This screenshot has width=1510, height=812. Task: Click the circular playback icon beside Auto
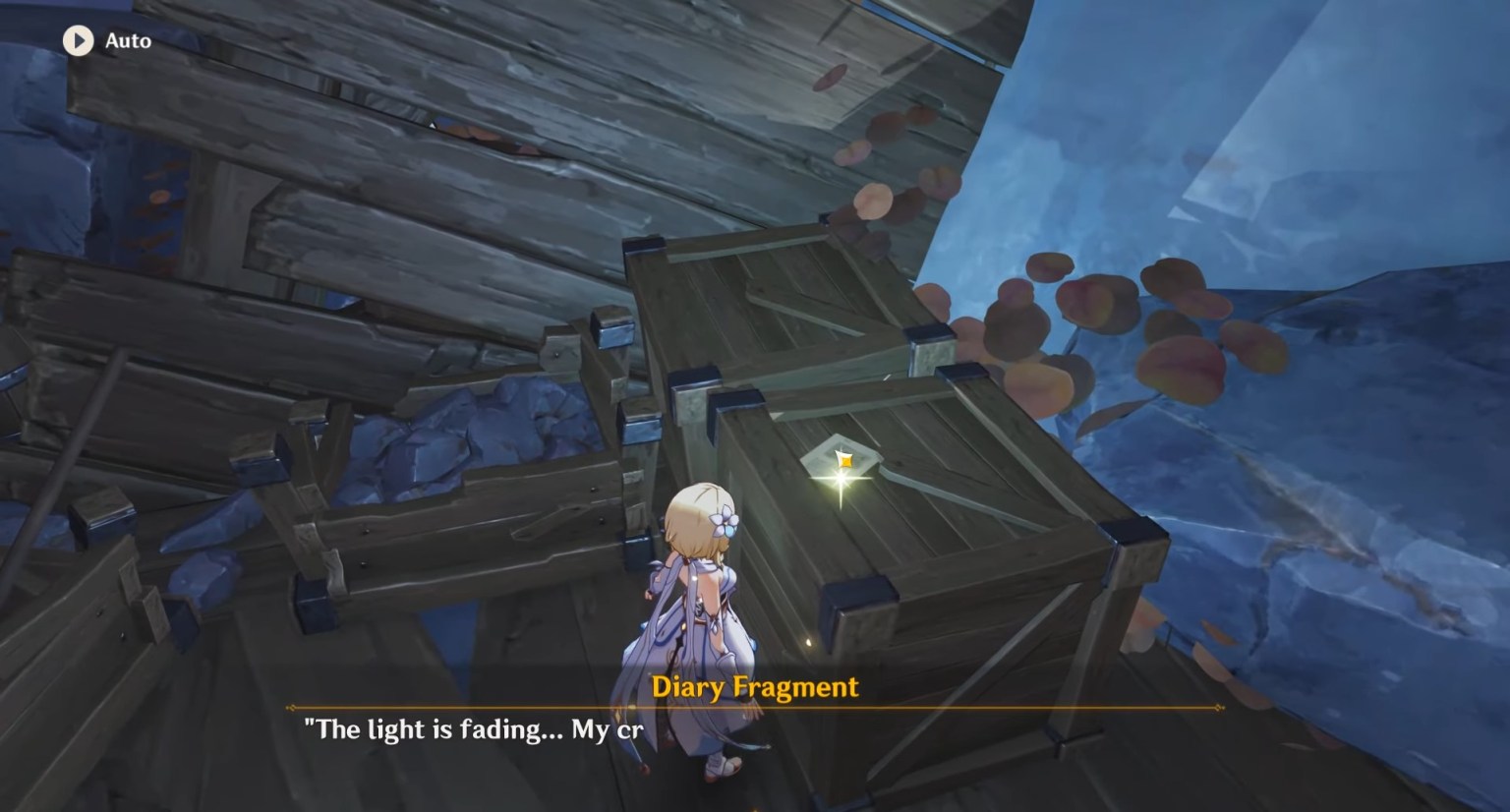coord(79,41)
